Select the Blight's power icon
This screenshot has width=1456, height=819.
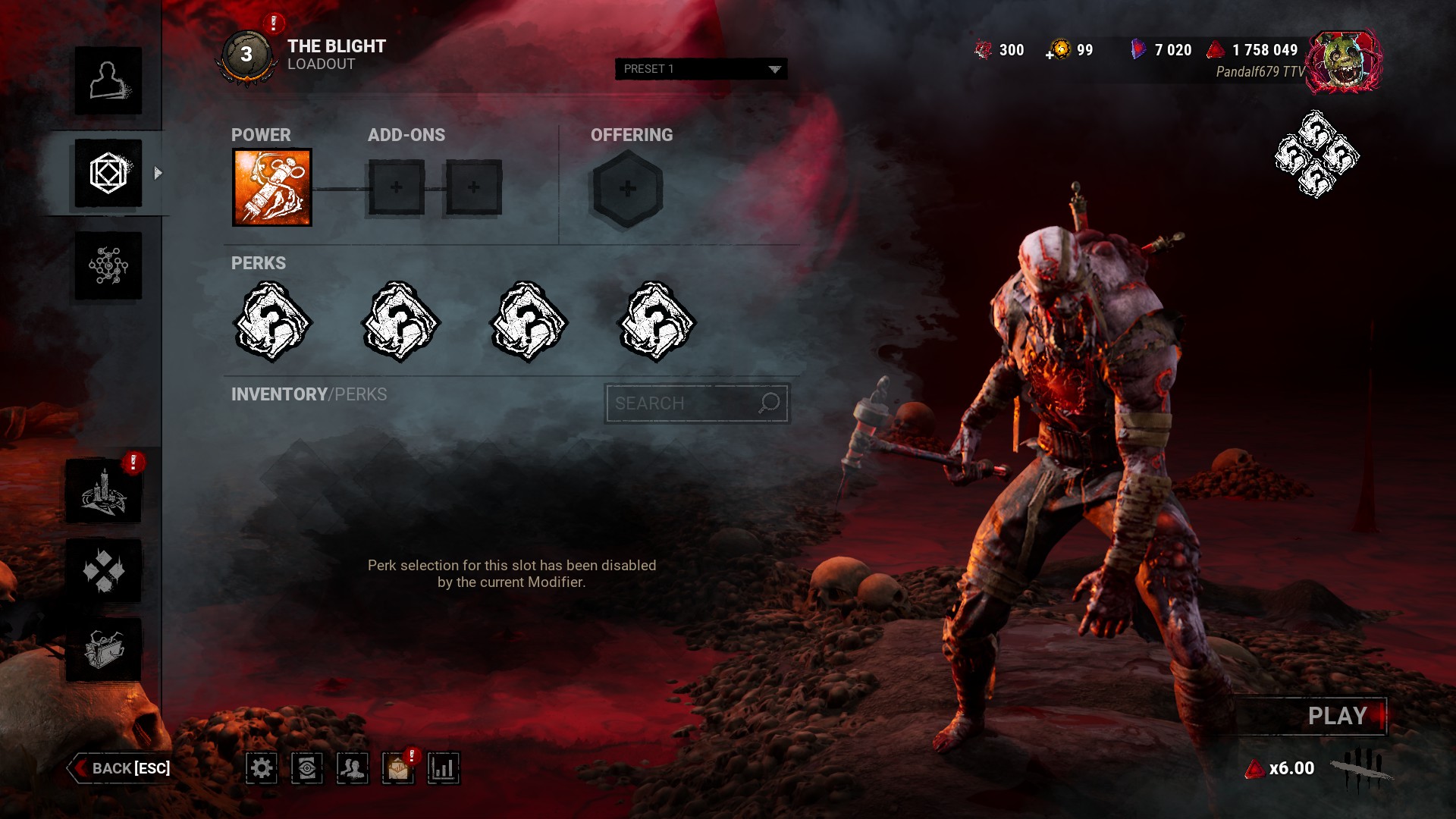click(271, 187)
